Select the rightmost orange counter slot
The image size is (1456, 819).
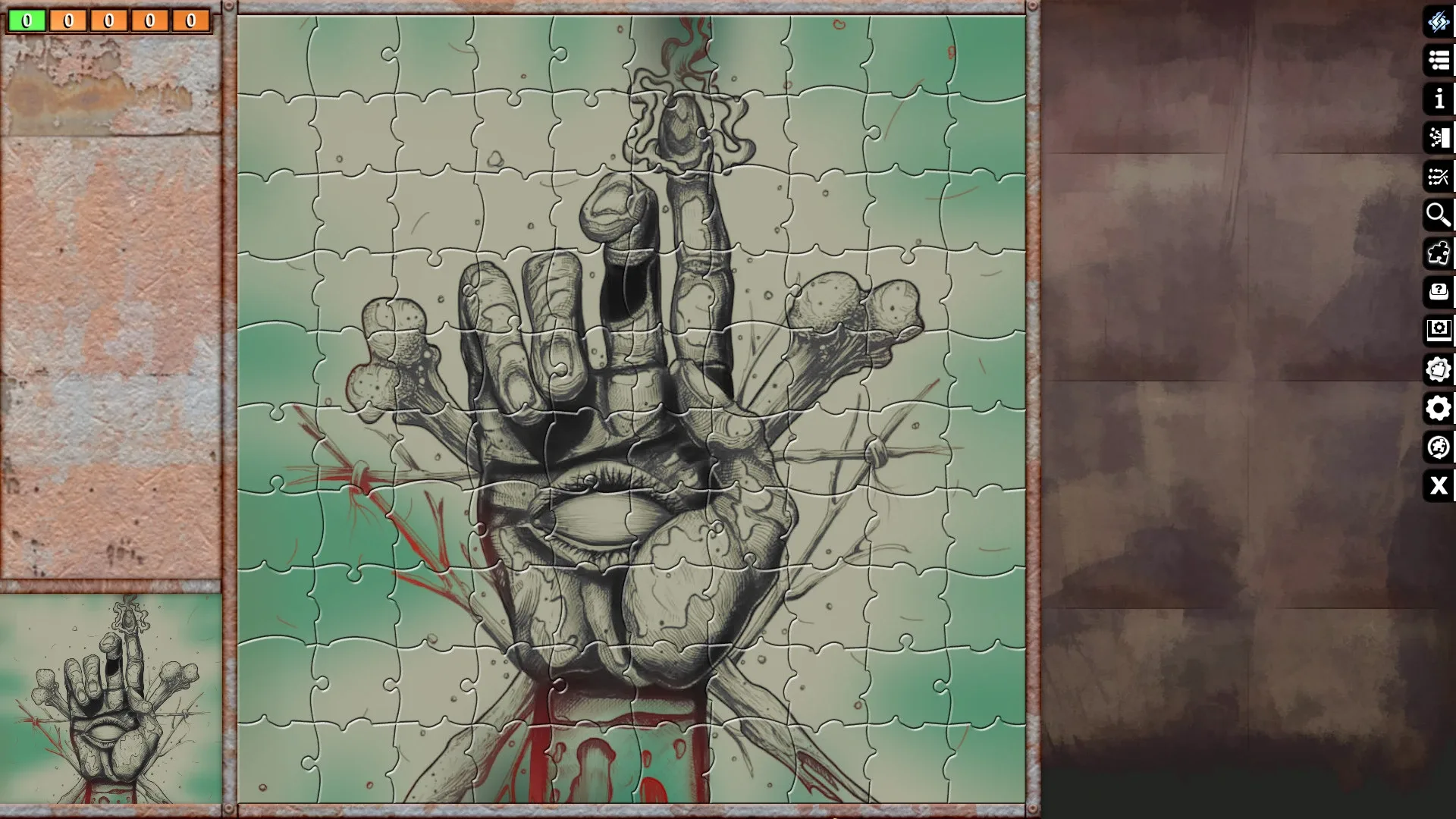(189, 20)
